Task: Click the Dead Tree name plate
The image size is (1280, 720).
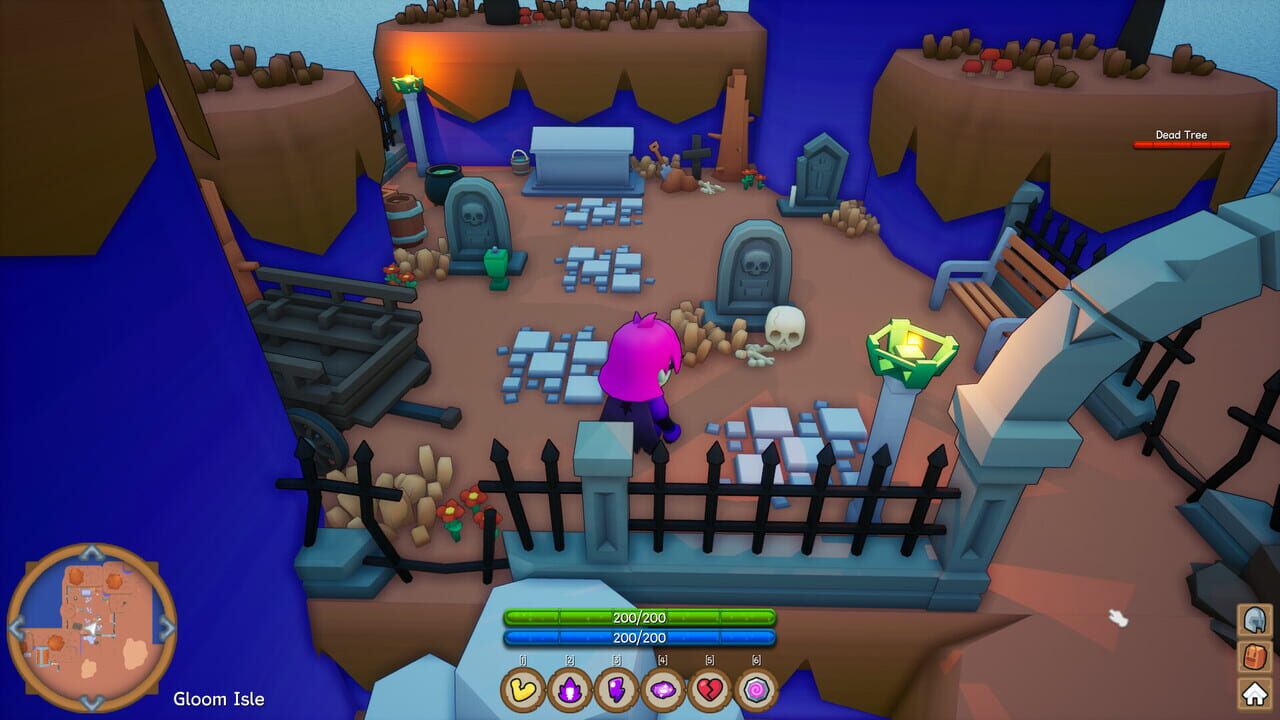Action: click(1180, 134)
